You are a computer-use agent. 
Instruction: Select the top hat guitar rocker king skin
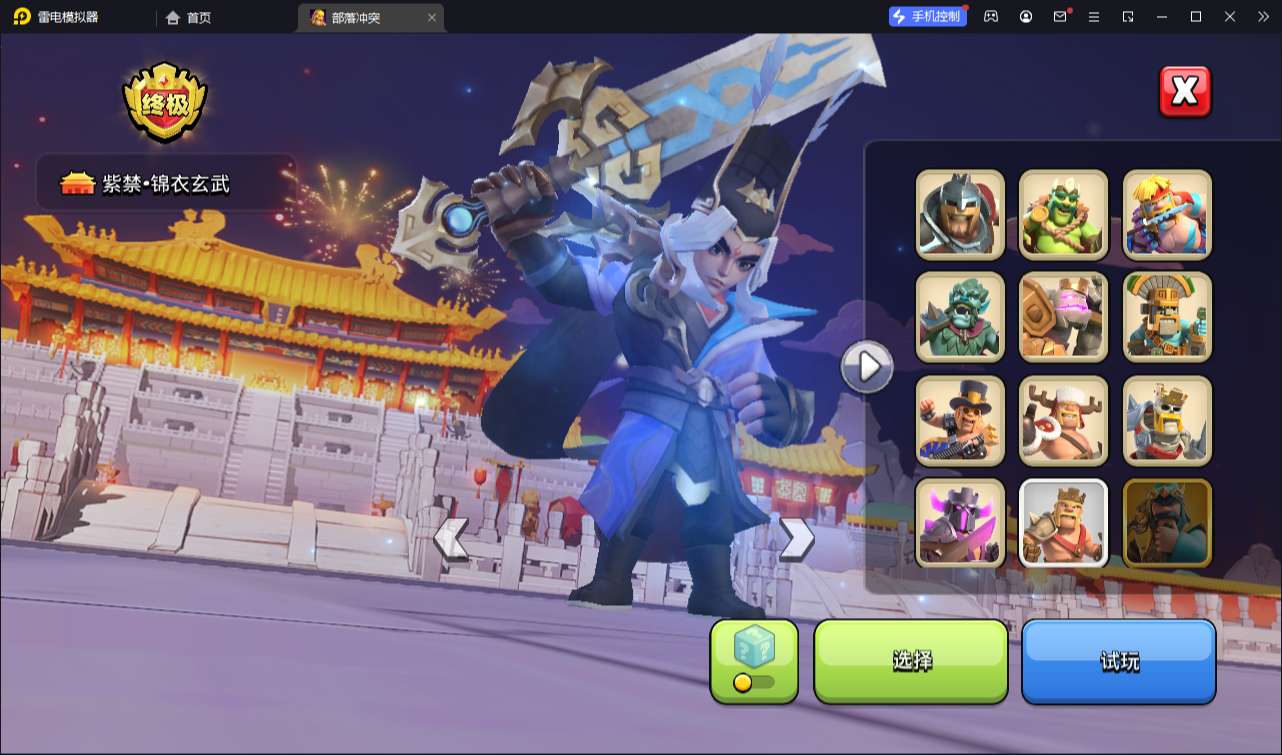coord(960,421)
